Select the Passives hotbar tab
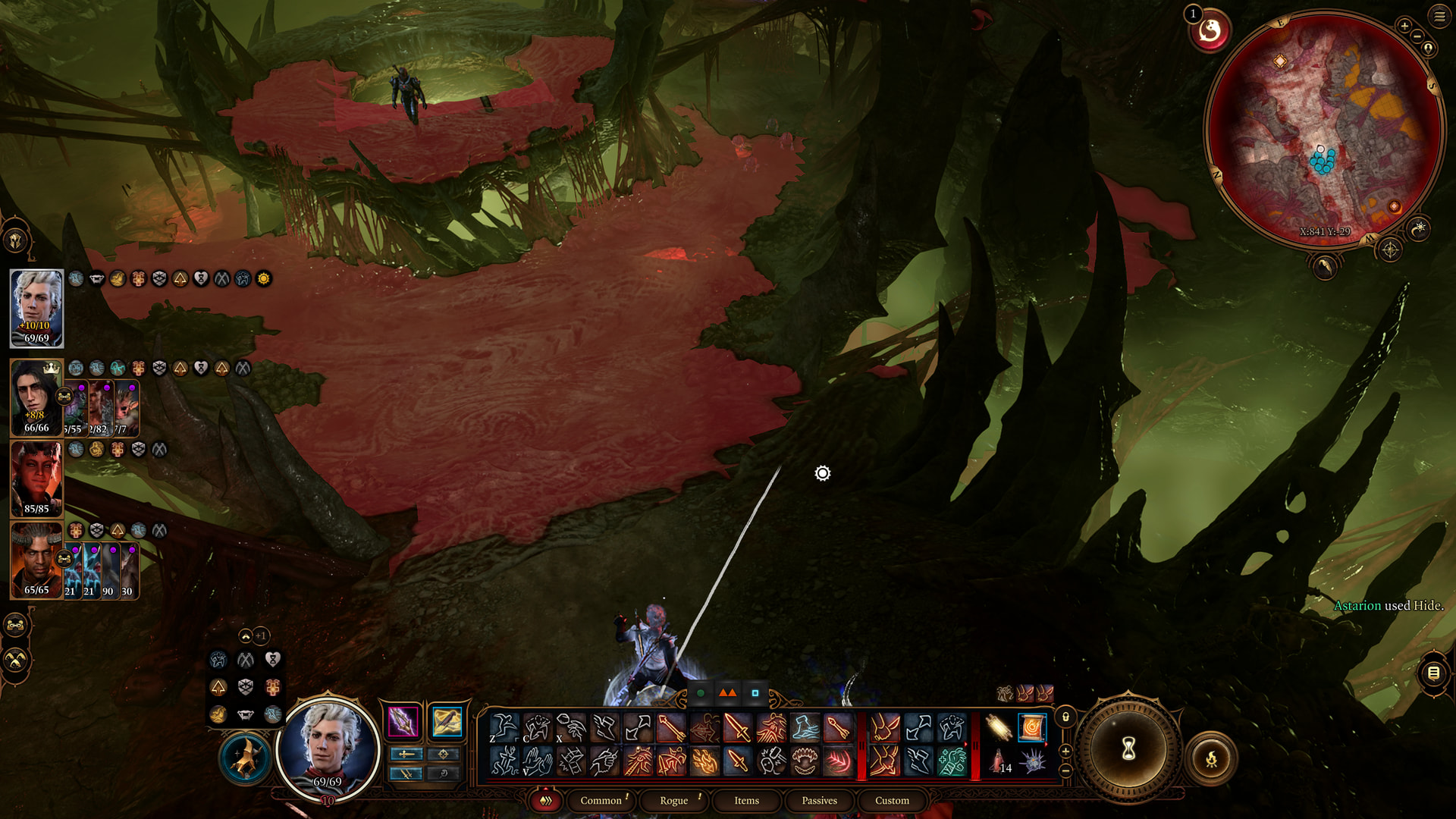Image resolution: width=1456 pixels, height=819 pixels. click(x=819, y=800)
